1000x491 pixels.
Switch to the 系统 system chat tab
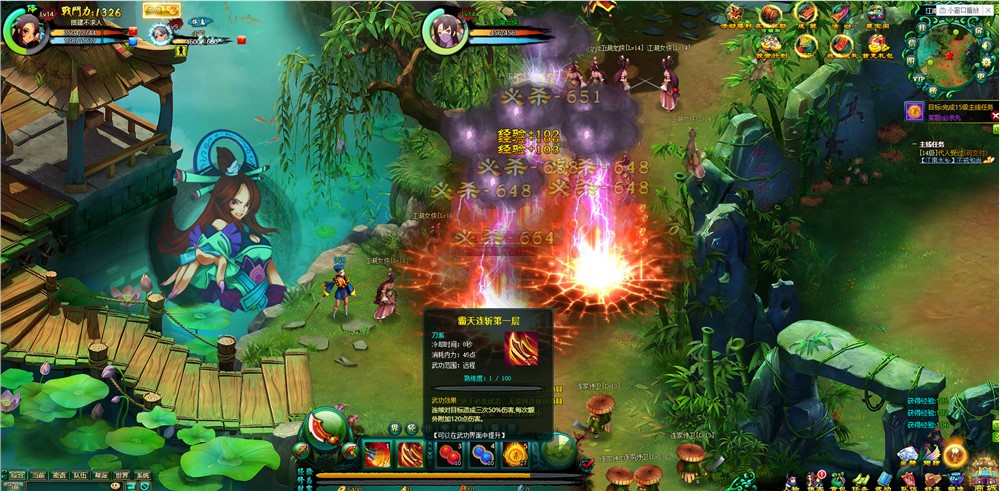(x=142, y=476)
